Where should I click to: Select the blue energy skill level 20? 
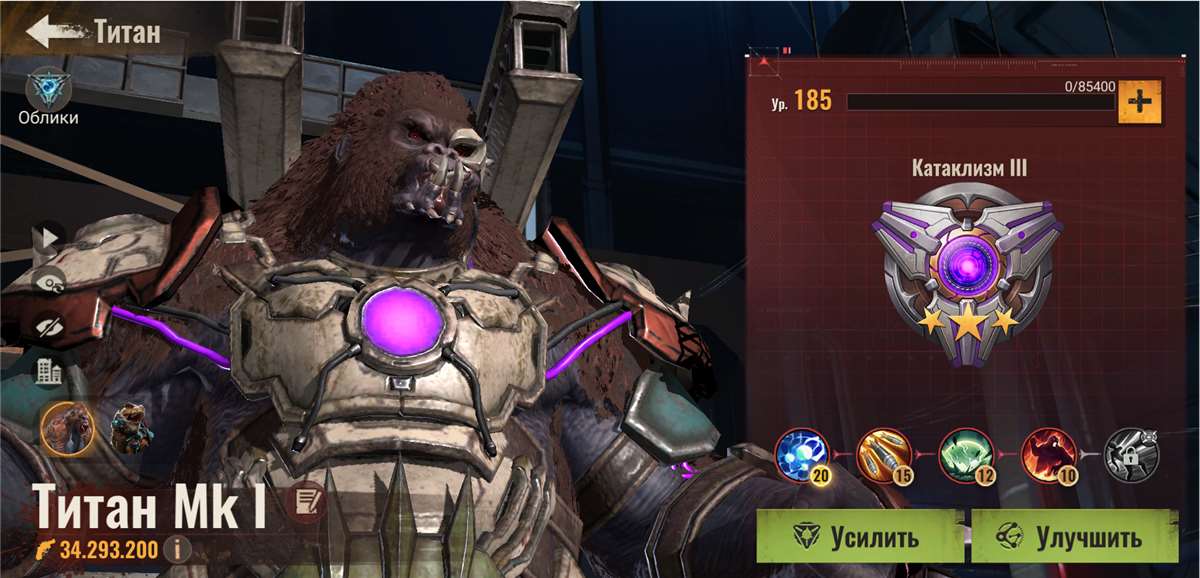[x=802, y=455]
